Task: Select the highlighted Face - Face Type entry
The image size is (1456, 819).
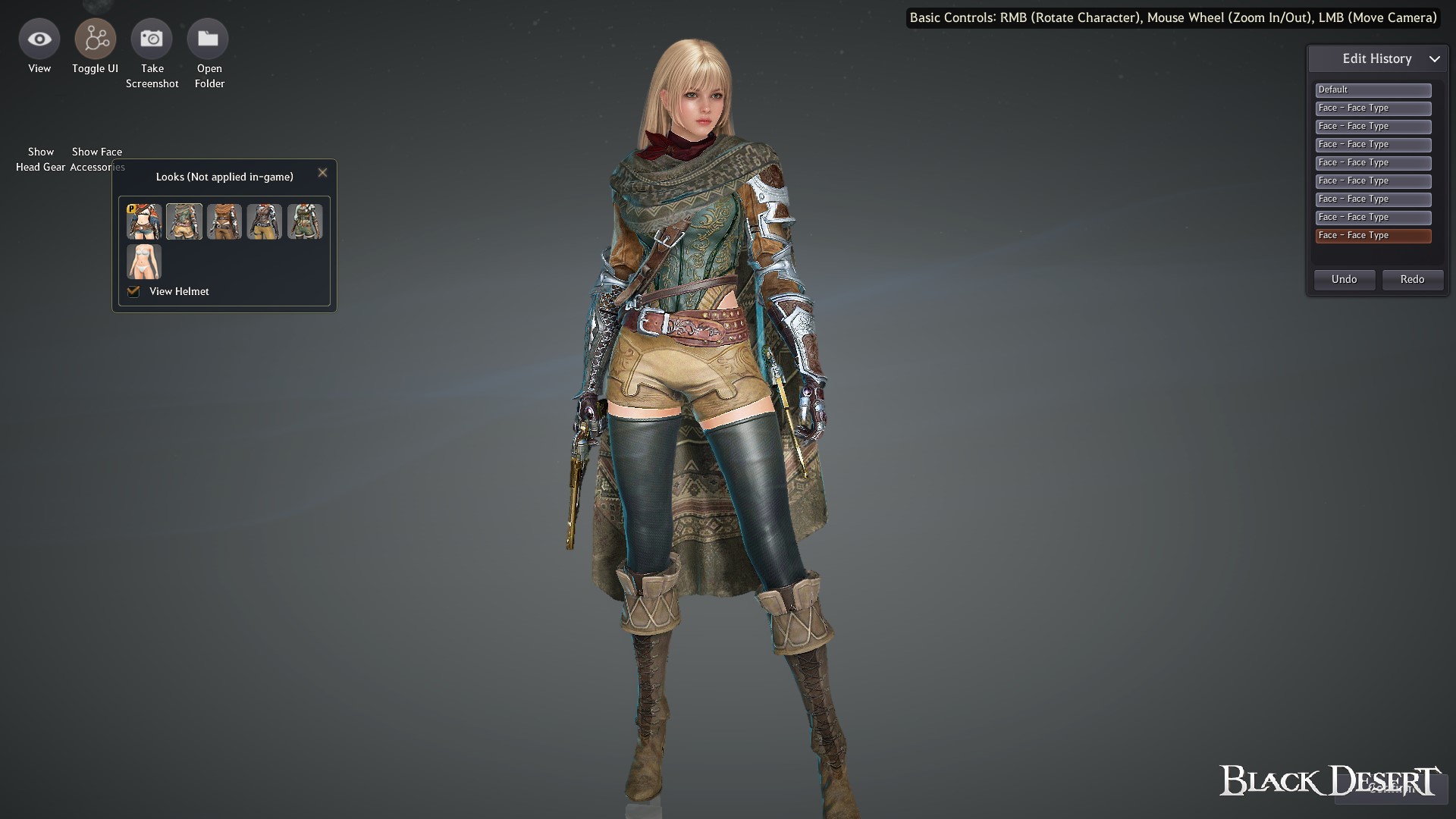Action: point(1373,235)
